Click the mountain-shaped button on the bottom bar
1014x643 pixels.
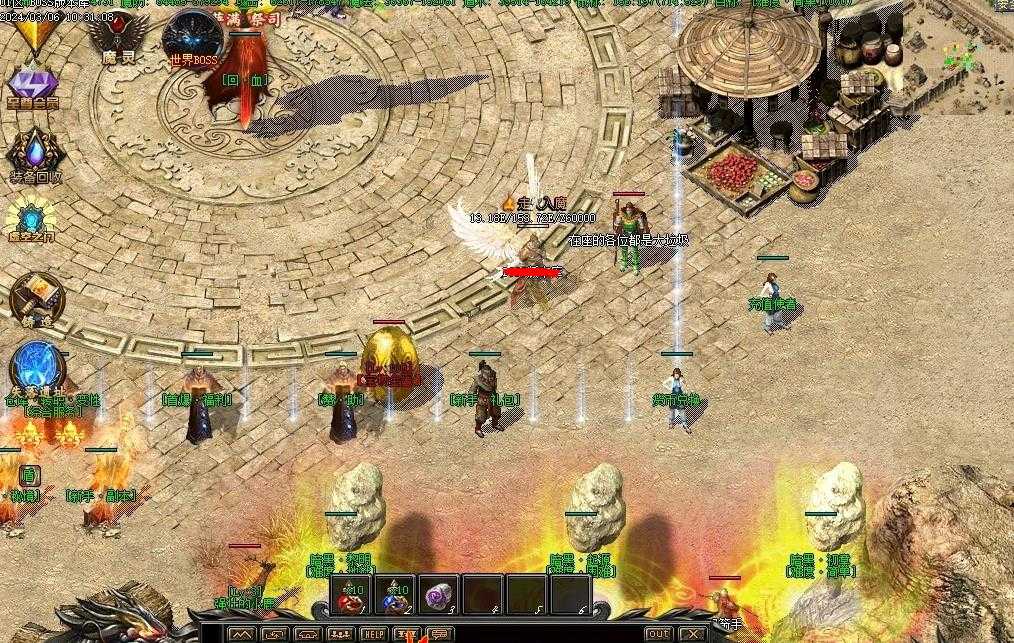[241, 634]
